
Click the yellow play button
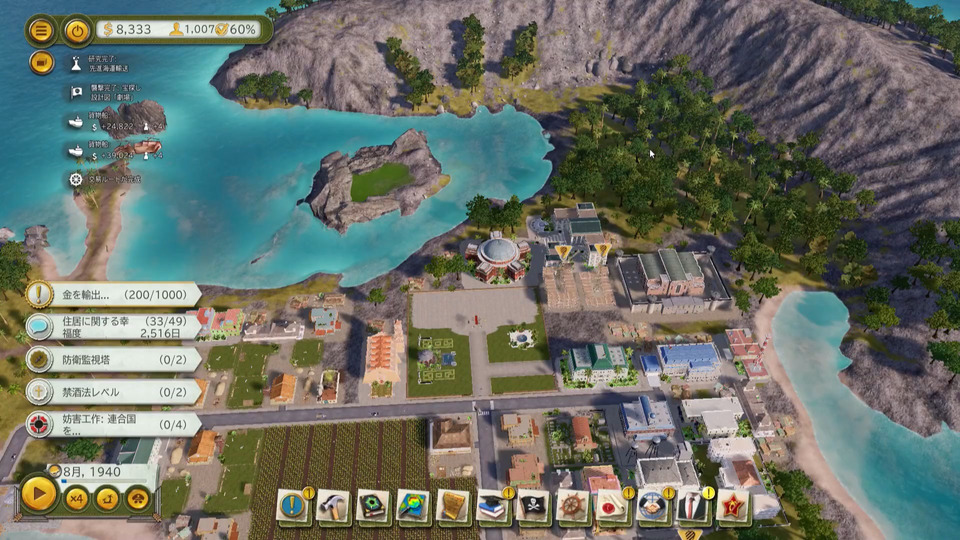(38, 494)
